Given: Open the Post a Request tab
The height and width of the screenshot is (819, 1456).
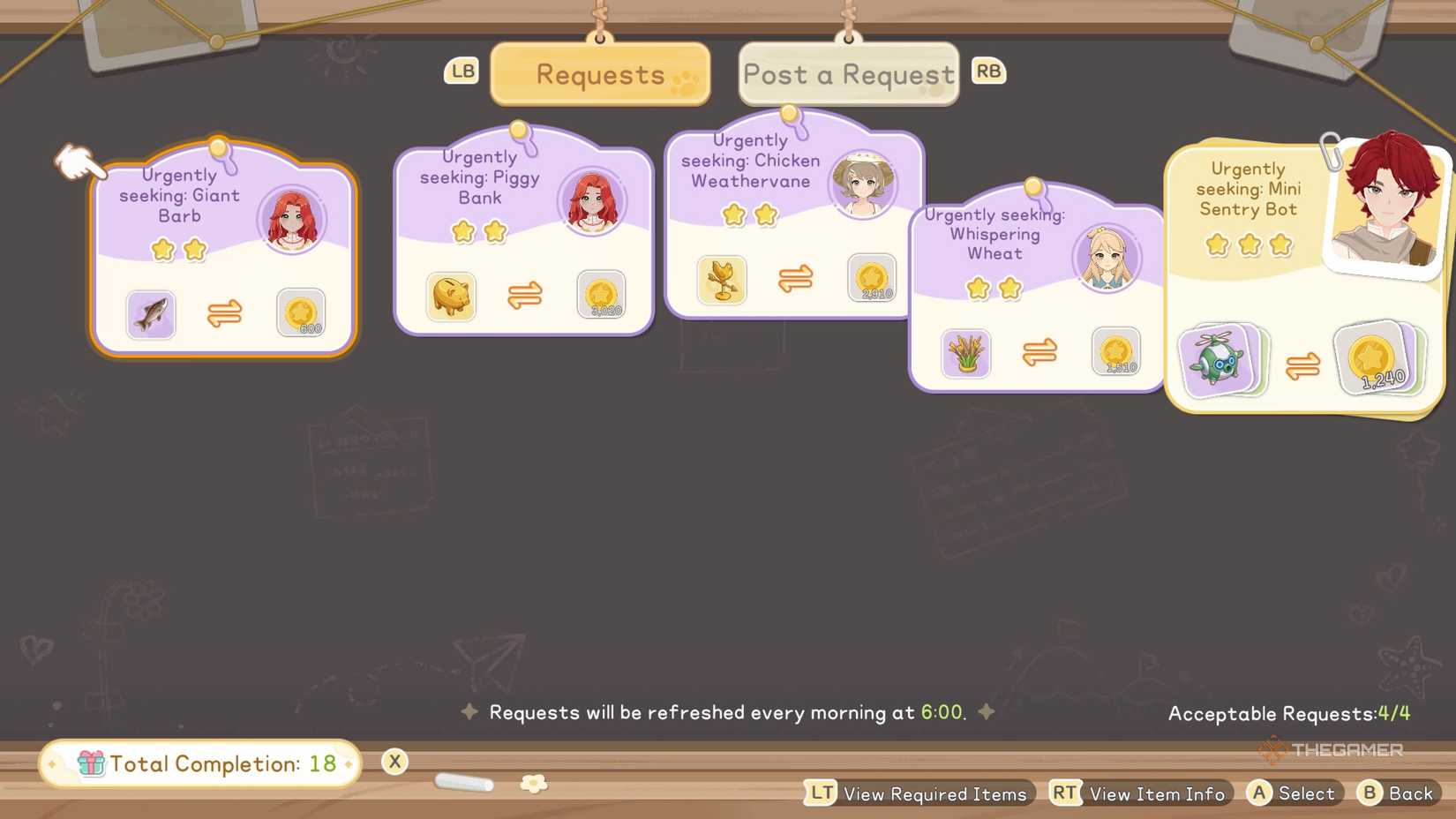Looking at the screenshot, I should [847, 74].
